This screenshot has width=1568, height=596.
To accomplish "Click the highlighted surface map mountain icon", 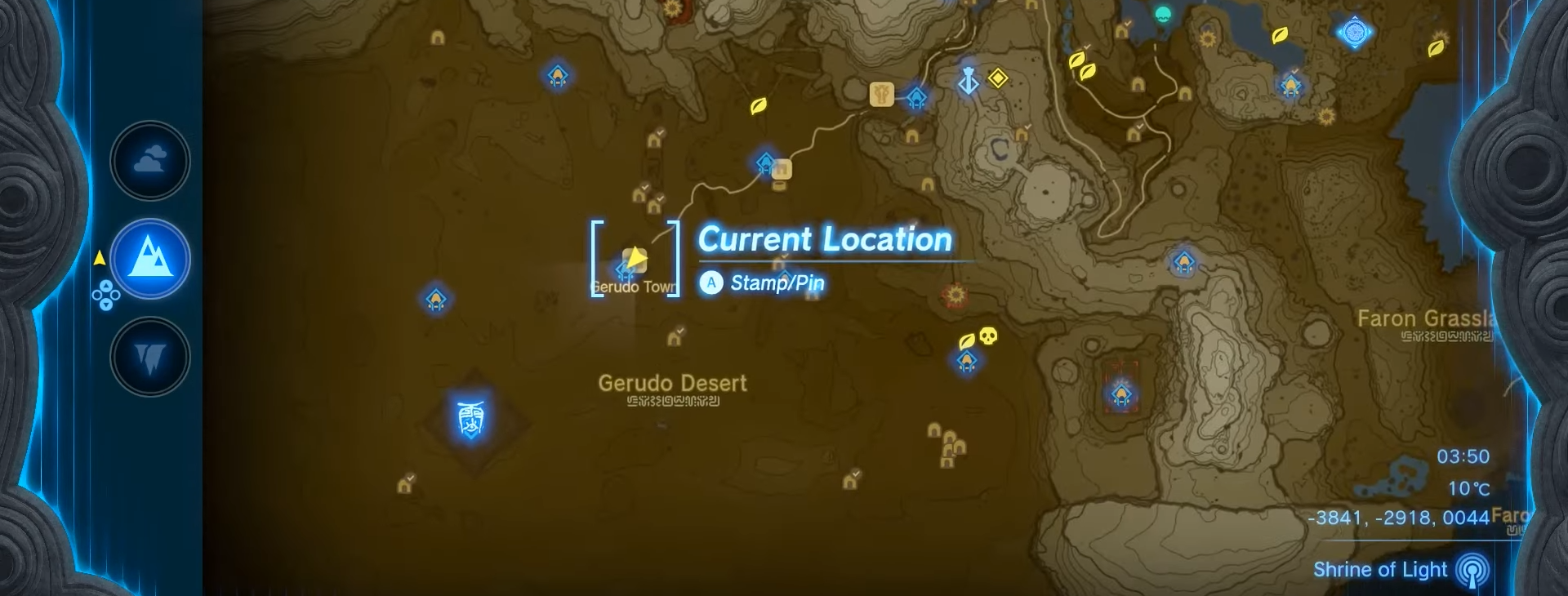I will [x=150, y=258].
